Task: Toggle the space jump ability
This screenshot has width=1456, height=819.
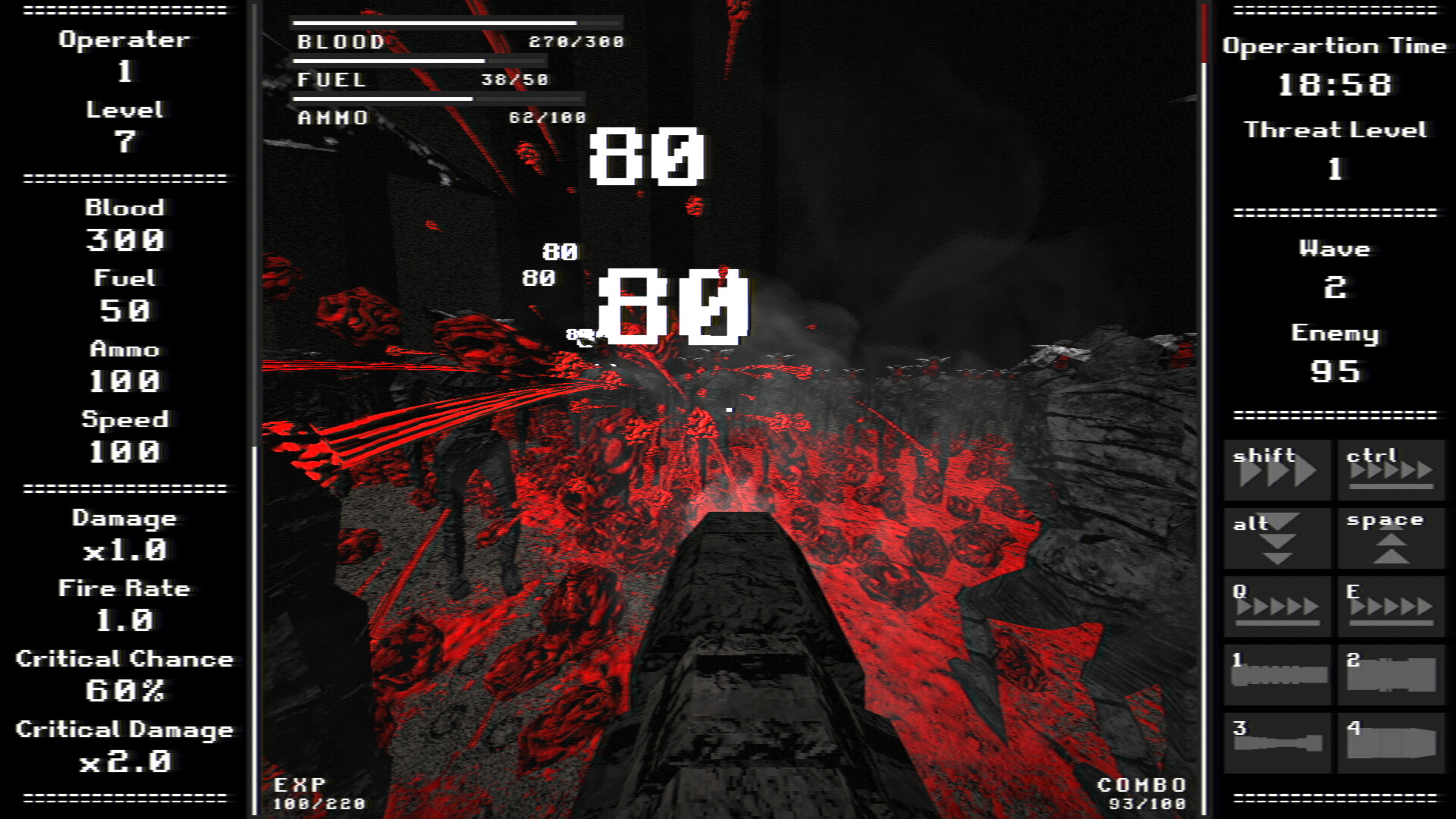Action: [1392, 537]
